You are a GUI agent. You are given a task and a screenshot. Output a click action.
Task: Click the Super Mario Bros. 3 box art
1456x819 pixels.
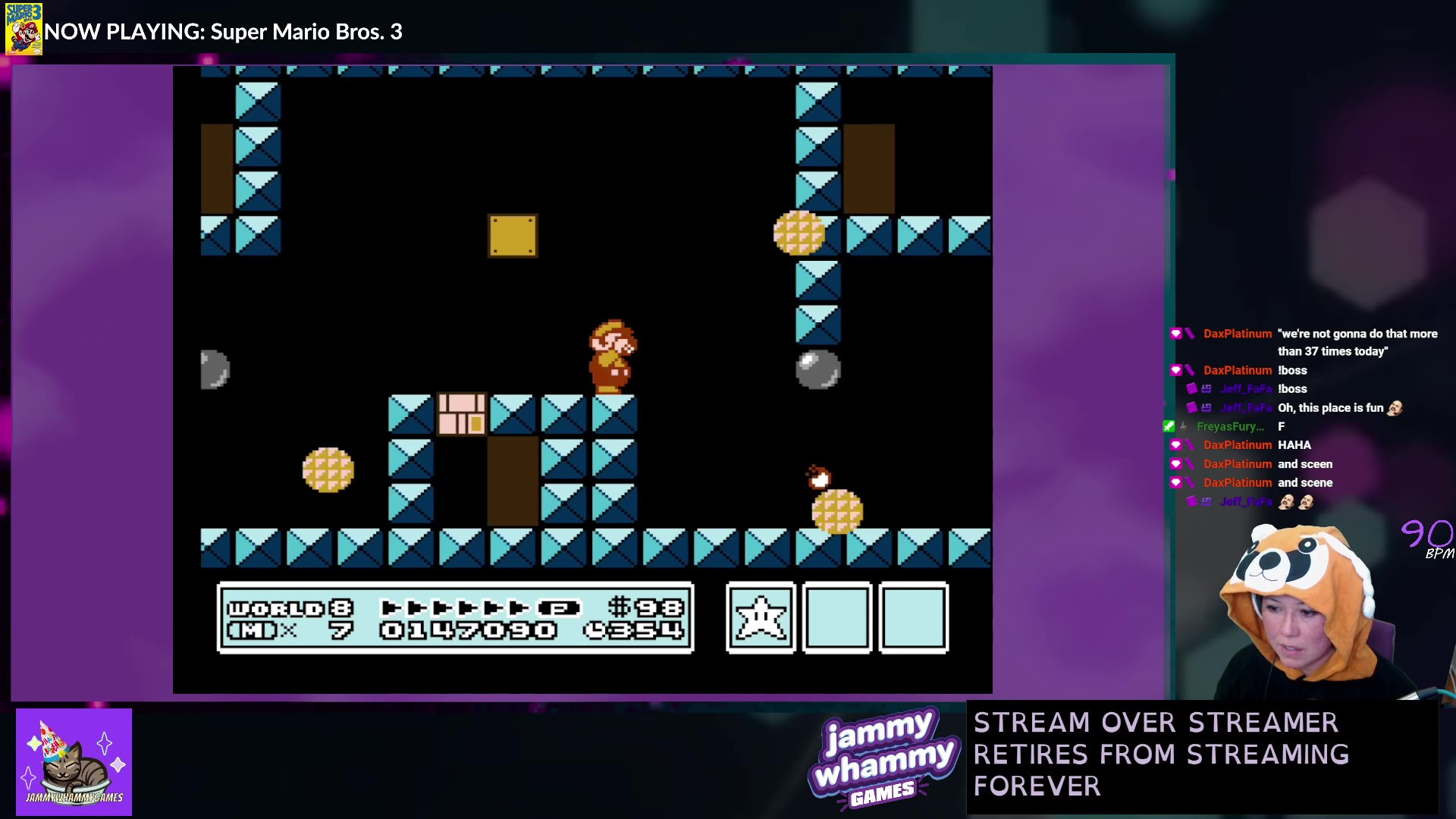[x=24, y=29]
